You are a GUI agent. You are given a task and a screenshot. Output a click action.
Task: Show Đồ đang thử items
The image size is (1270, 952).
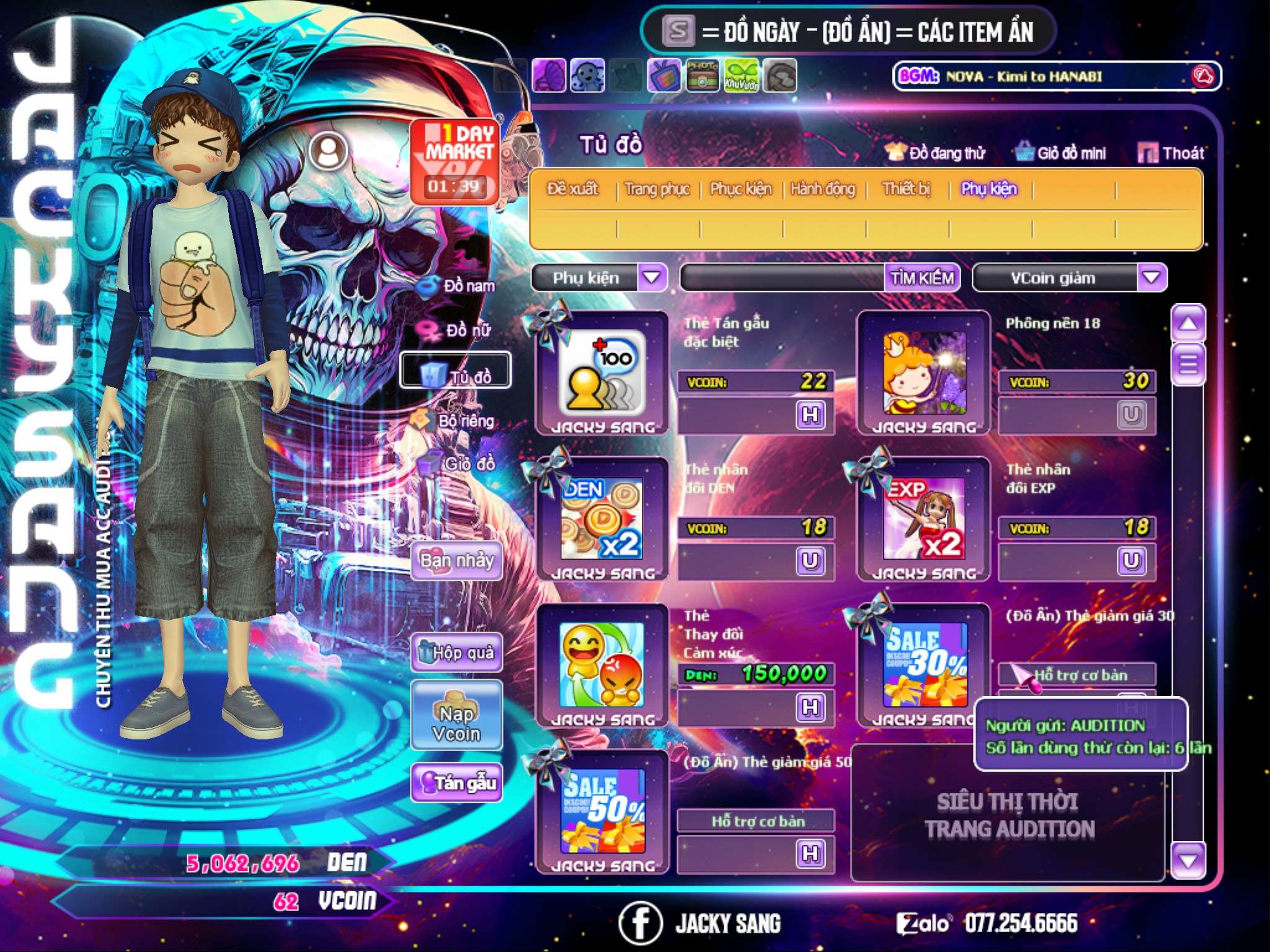(936, 153)
